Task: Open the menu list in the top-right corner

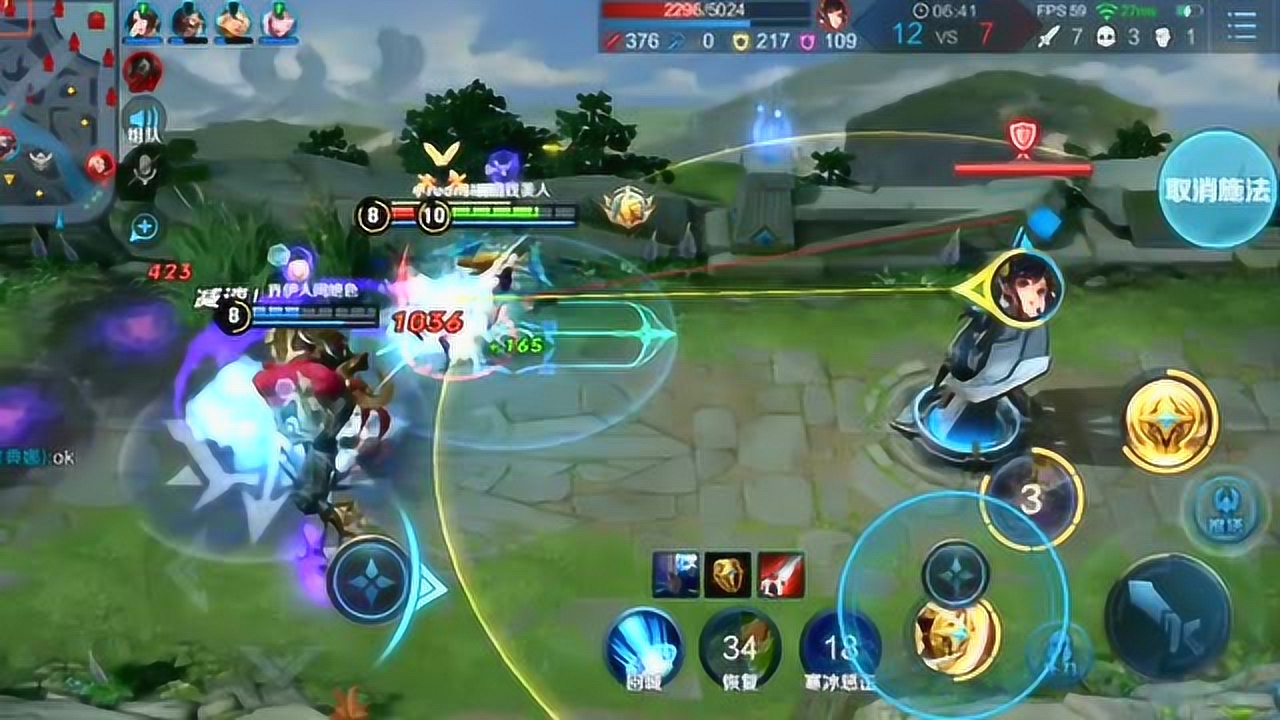Action: pyautogui.click(x=1242, y=26)
